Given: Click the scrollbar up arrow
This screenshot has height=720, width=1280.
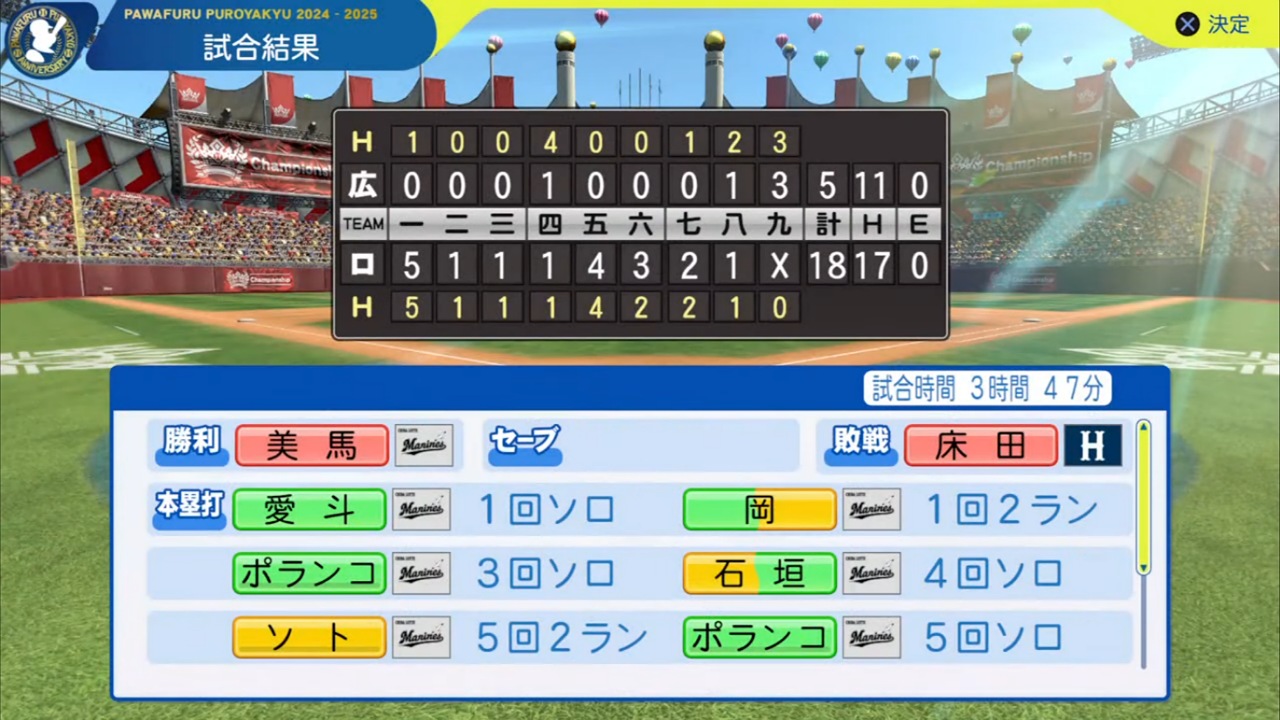Looking at the screenshot, I should pos(1143,428).
